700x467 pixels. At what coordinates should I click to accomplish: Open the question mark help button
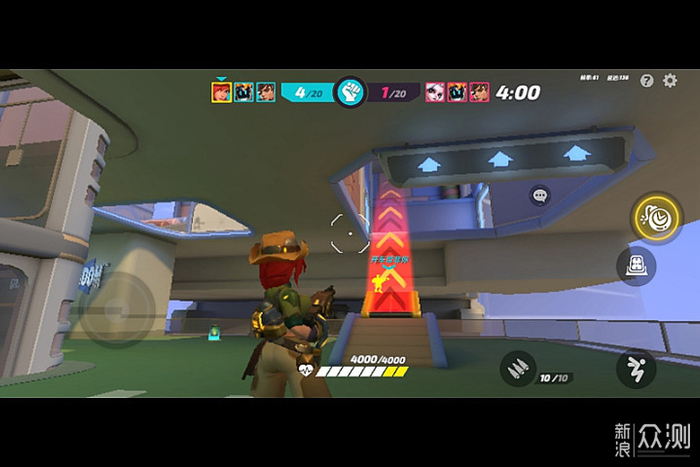[x=647, y=81]
